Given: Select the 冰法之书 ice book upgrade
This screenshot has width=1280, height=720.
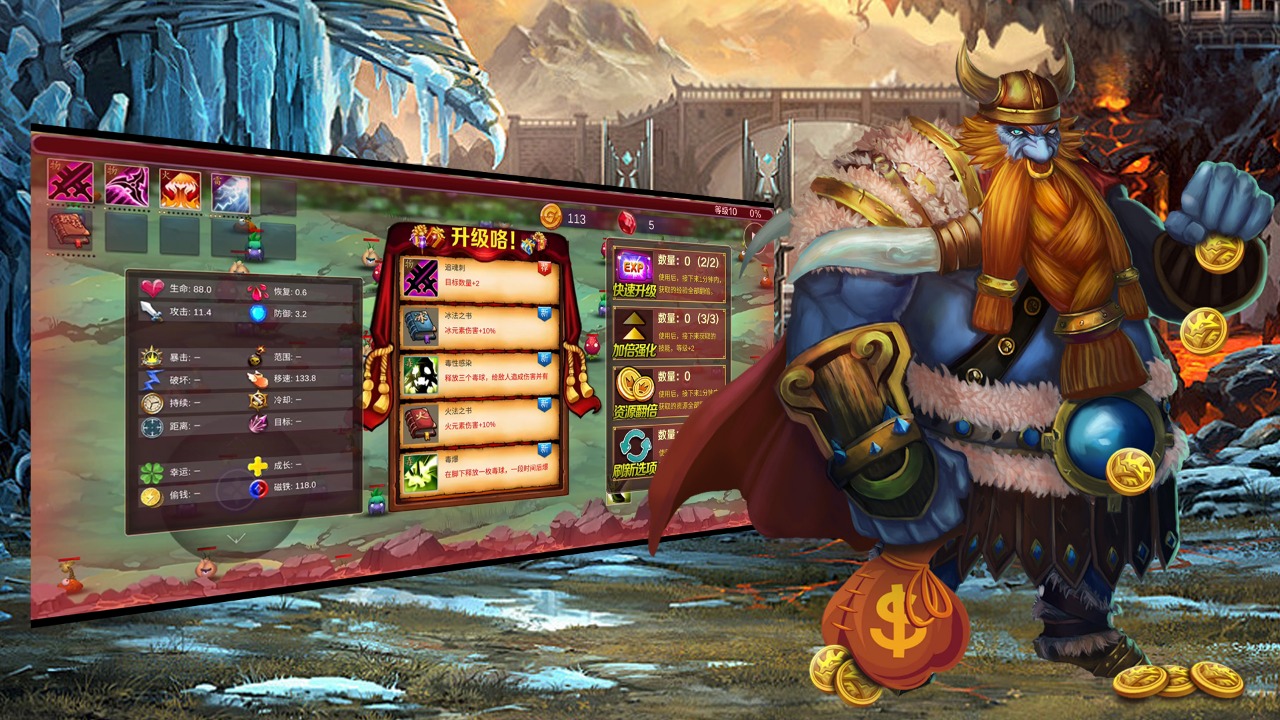Looking at the screenshot, I should pyautogui.click(x=478, y=327).
